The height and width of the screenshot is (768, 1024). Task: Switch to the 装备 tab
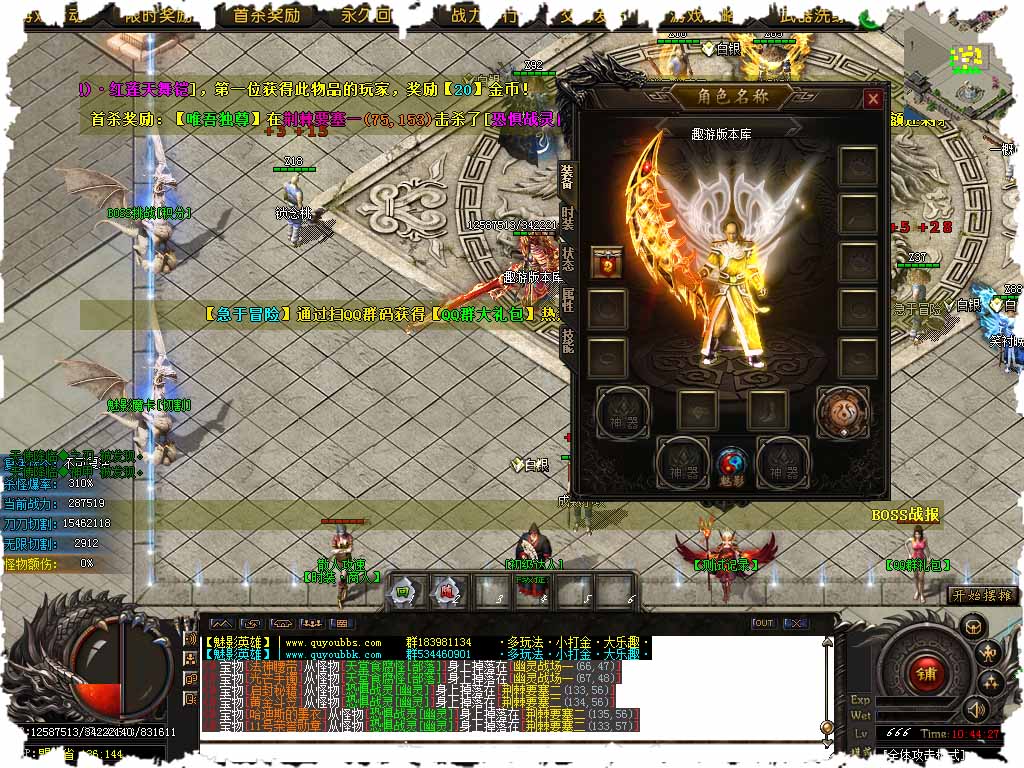[x=567, y=176]
